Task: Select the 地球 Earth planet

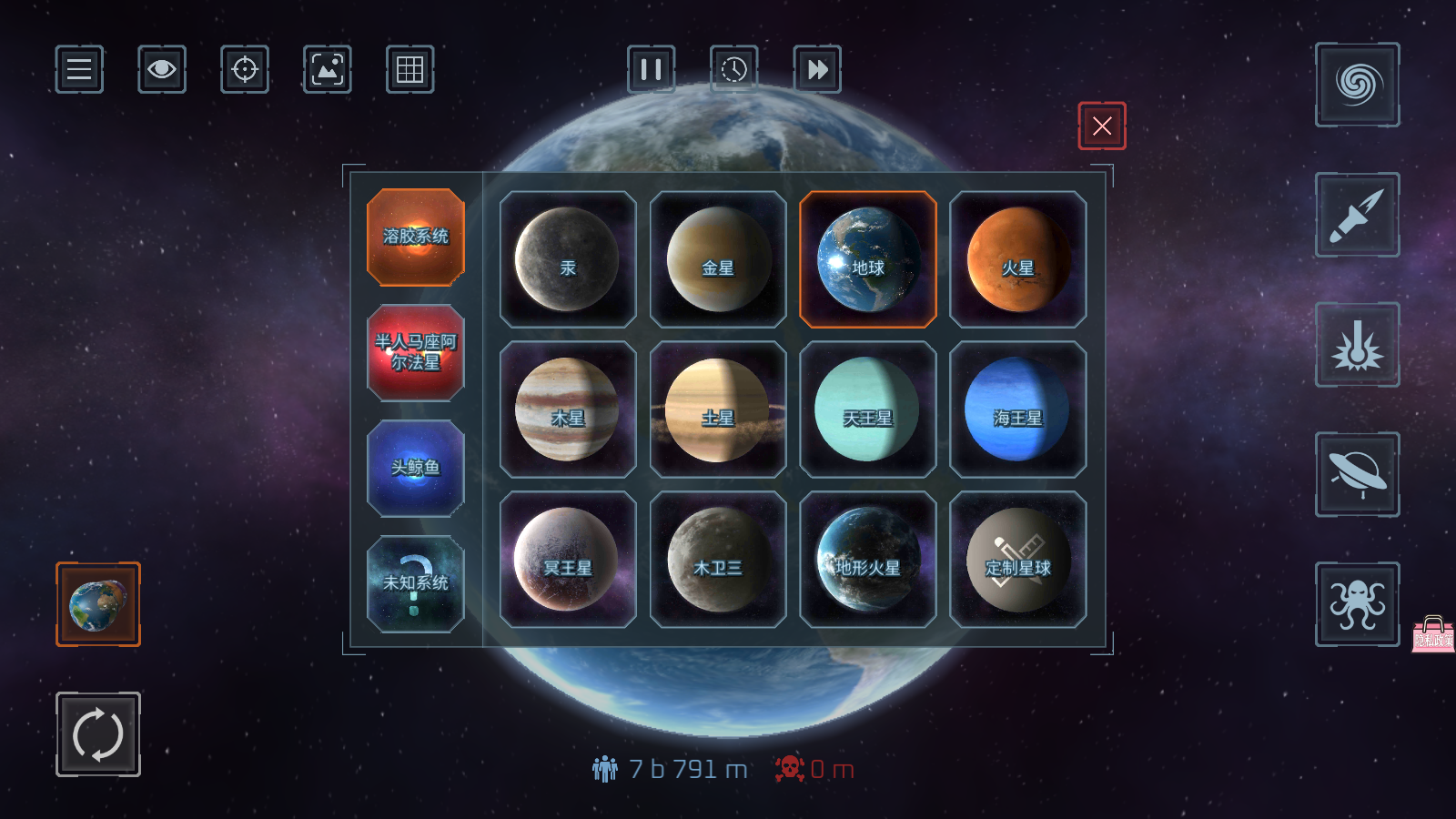Action: [867, 259]
